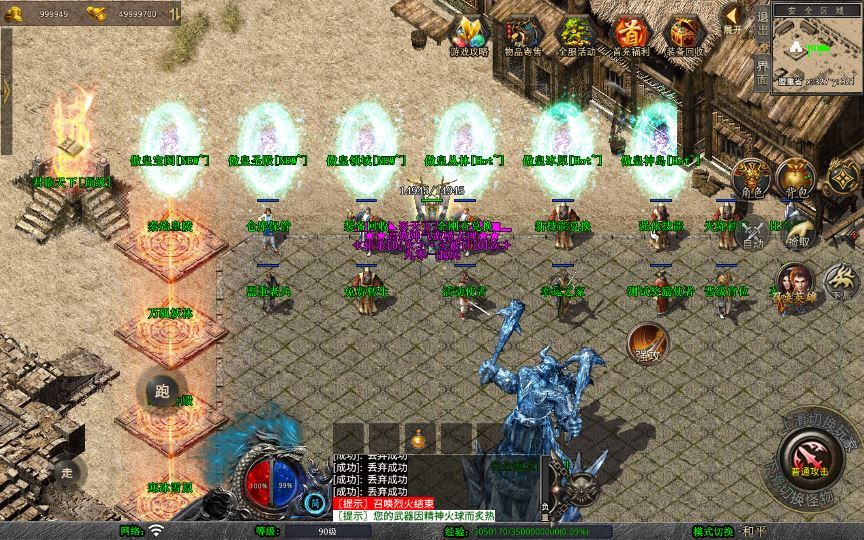Tap the 拾取 pick-up button
Viewport: 864px width, 540px height.
coord(798,231)
